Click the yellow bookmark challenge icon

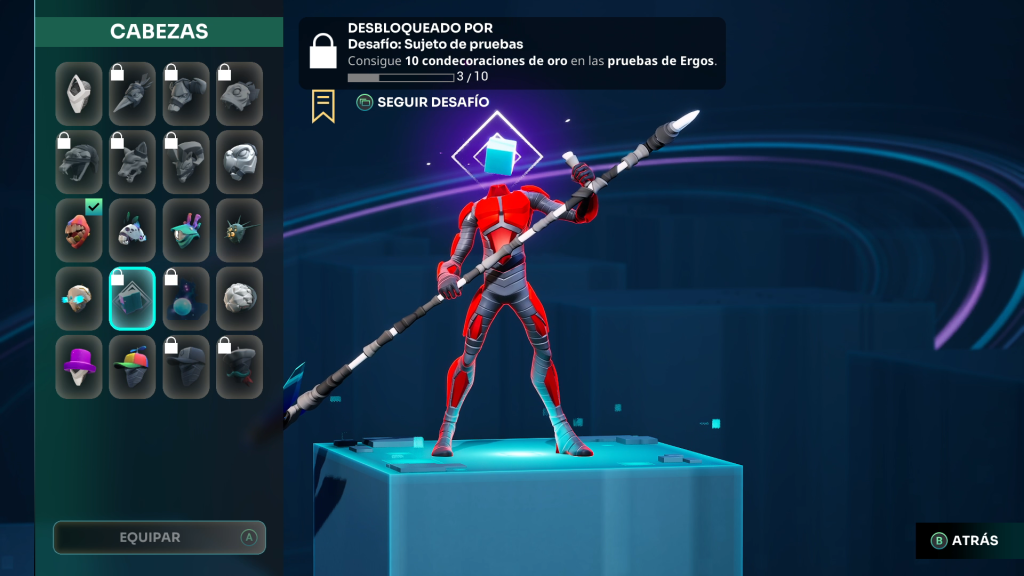tap(323, 106)
